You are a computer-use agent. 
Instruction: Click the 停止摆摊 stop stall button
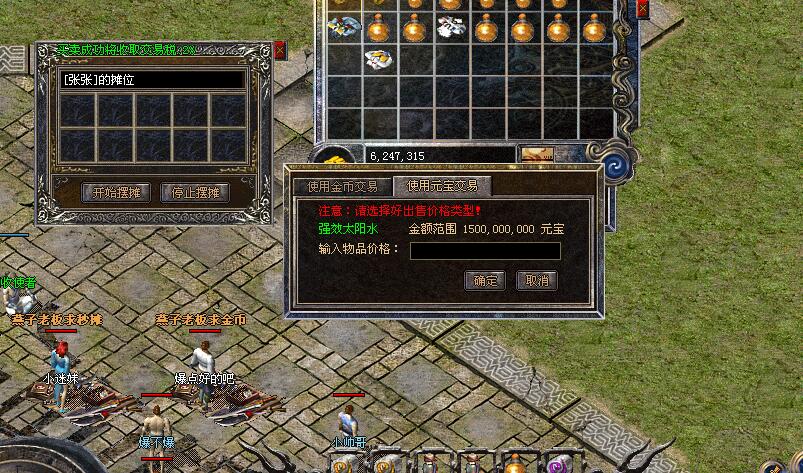pos(195,193)
